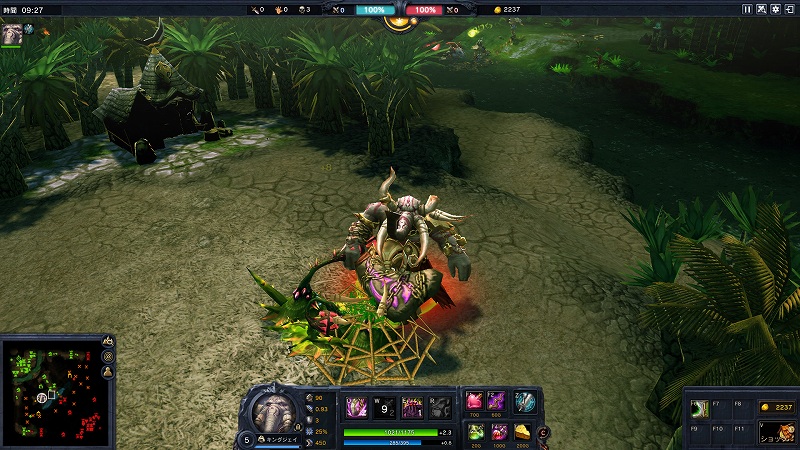This screenshot has height=450, width=800.
Task: Click the minimap
Action: click(x=50, y=392)
